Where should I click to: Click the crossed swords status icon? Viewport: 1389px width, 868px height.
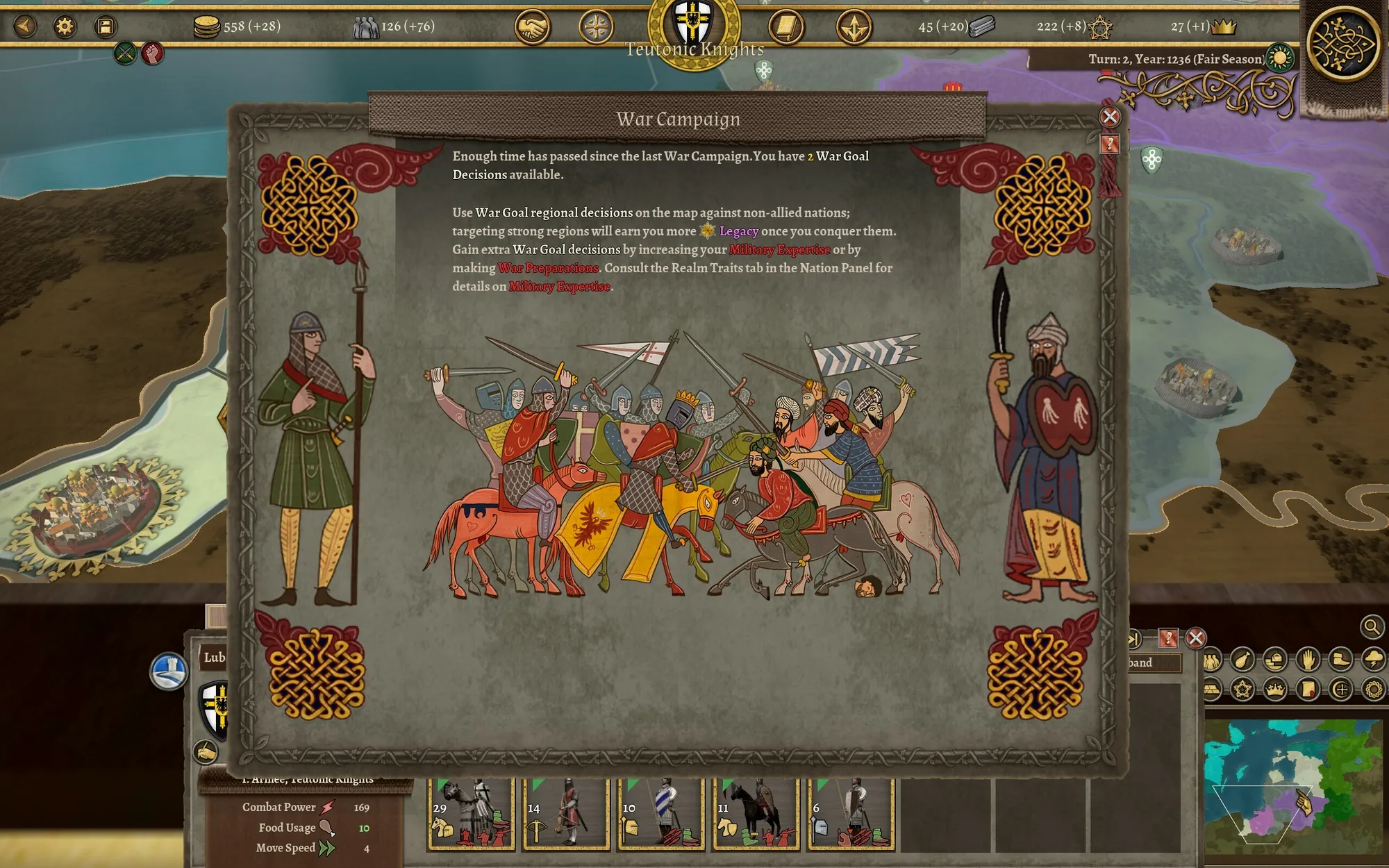(125, 53)
